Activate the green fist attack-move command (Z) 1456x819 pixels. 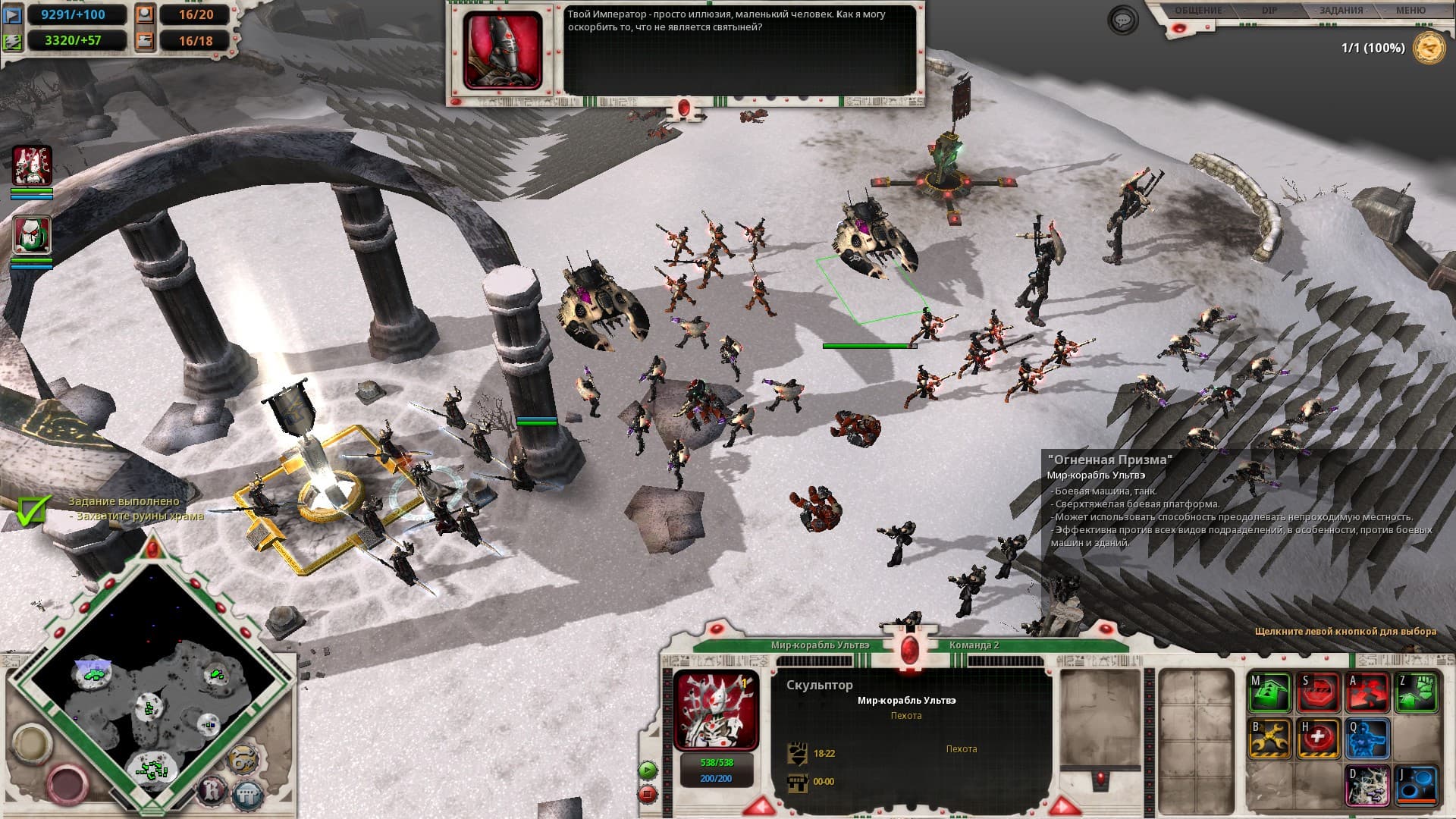(x=1417, y=693)
